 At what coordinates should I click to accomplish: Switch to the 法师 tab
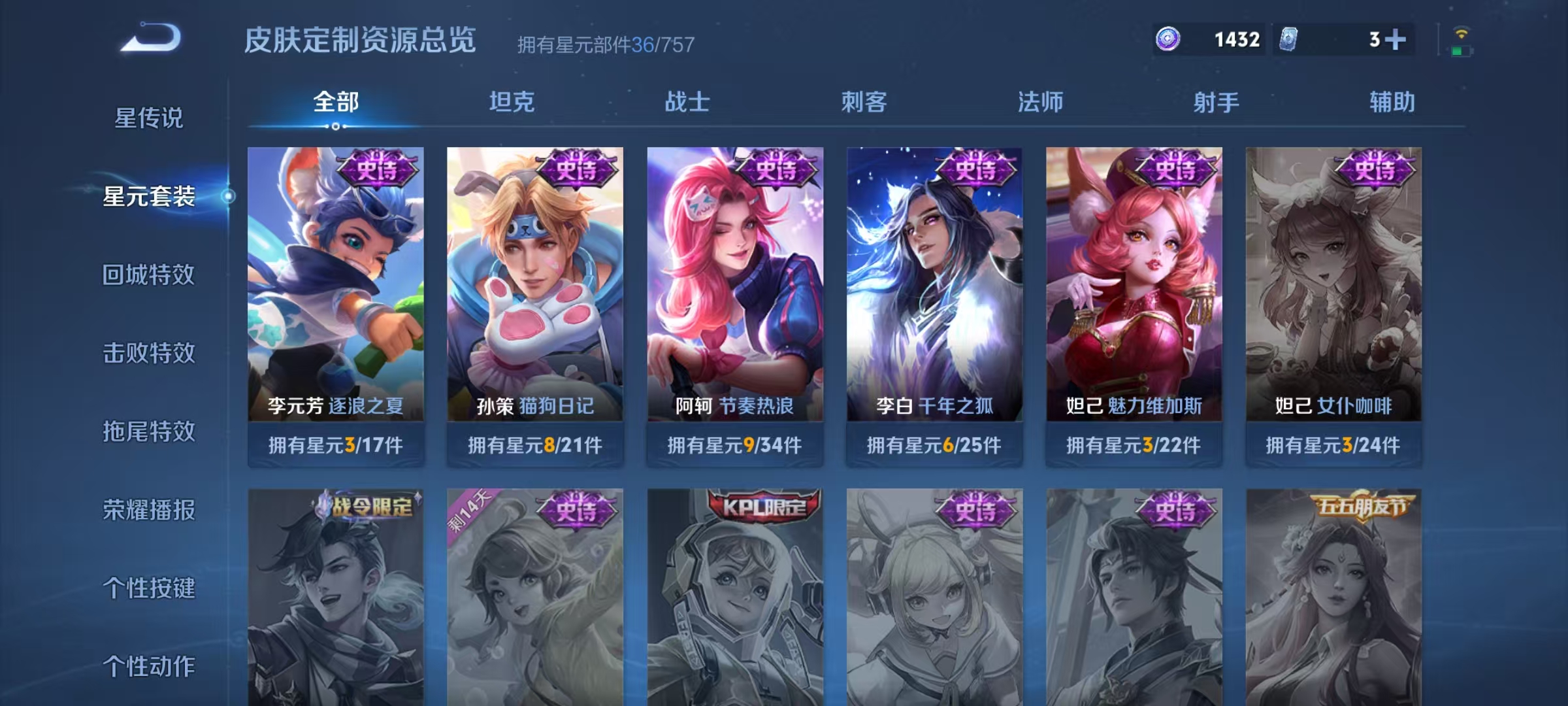tap(1042, 103)
